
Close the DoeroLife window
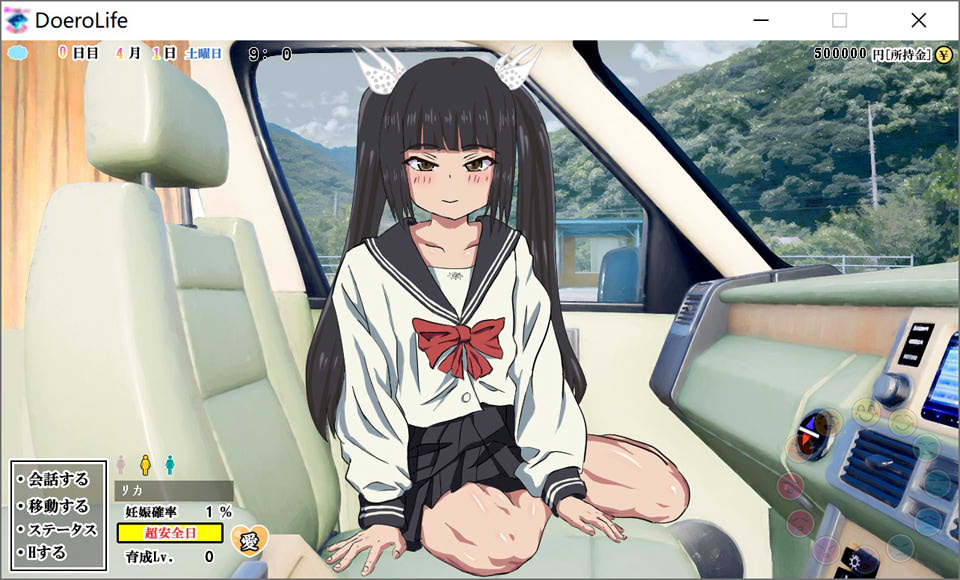point(918,20)
